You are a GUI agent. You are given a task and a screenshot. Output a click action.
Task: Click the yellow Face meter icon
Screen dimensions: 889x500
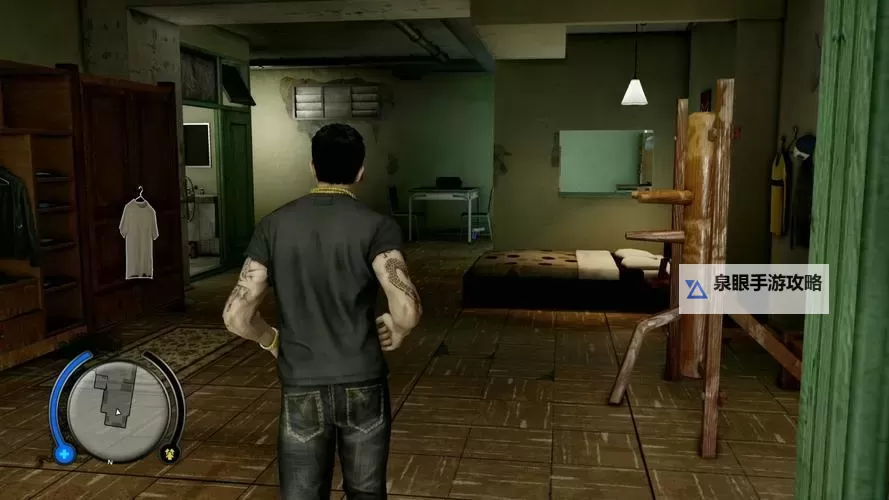pos(169,453)
